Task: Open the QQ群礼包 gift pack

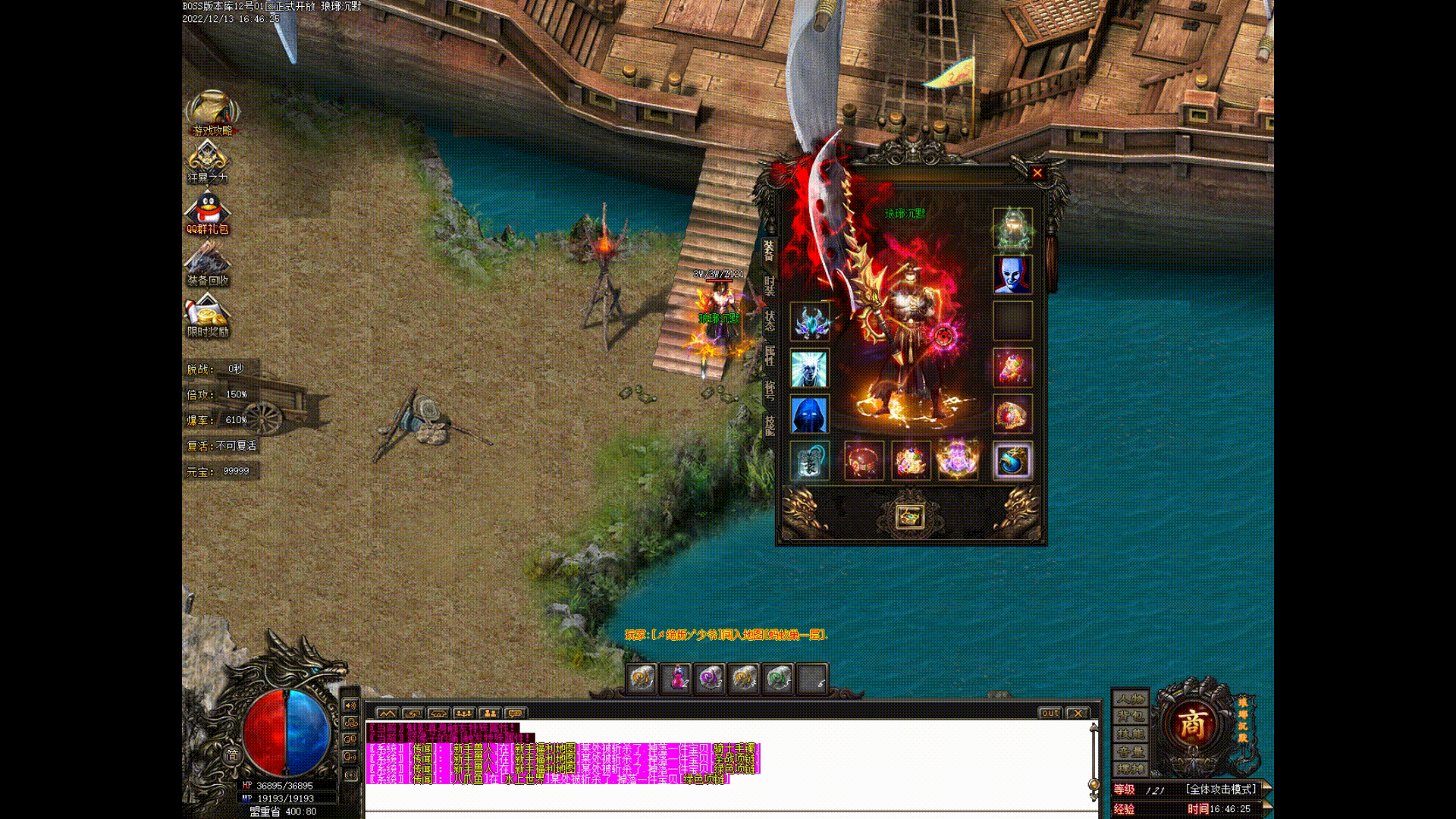Action: pyautogui.click(x=208, y=212)
